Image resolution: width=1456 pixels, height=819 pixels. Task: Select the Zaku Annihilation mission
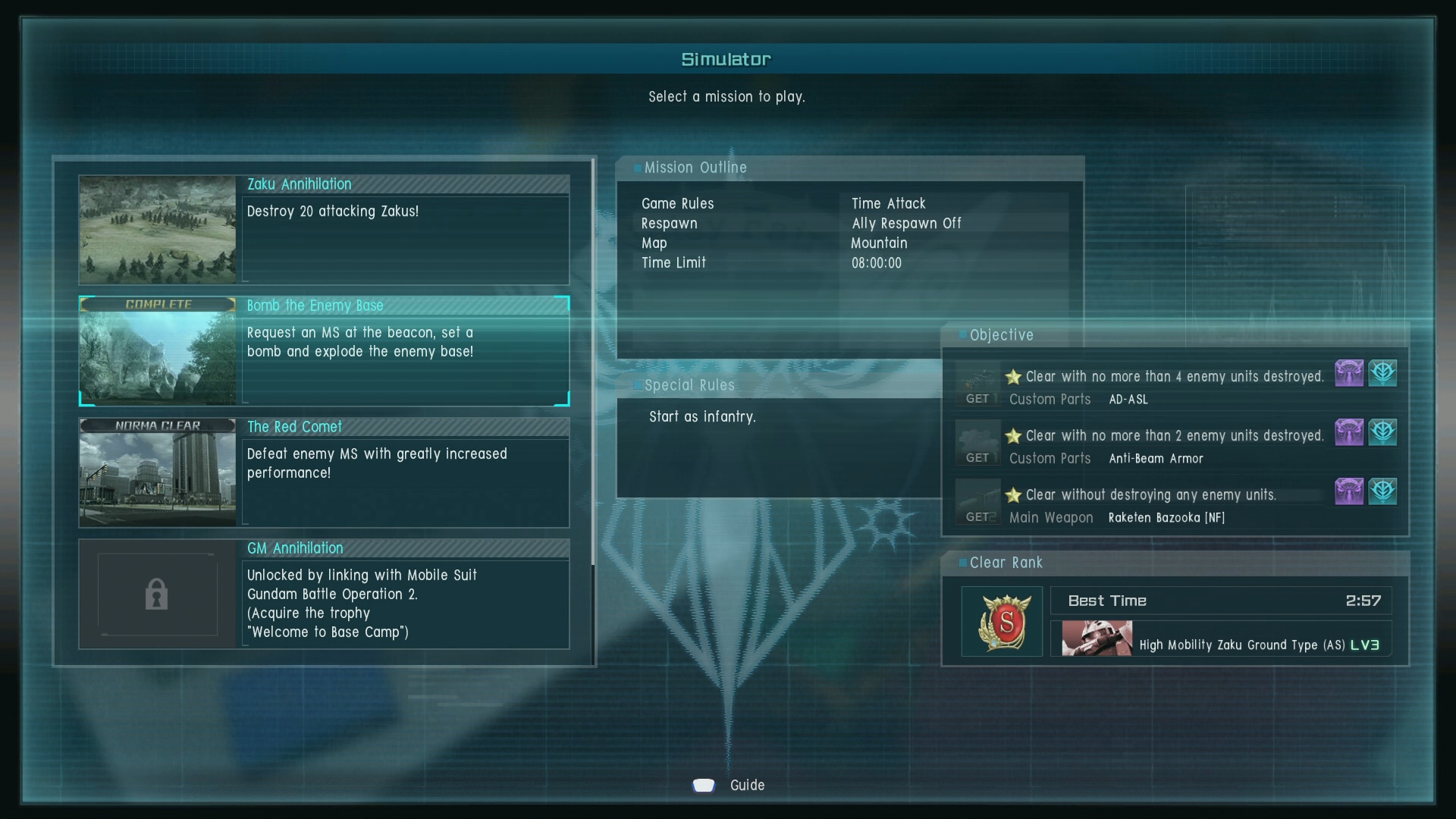(404, 231)
